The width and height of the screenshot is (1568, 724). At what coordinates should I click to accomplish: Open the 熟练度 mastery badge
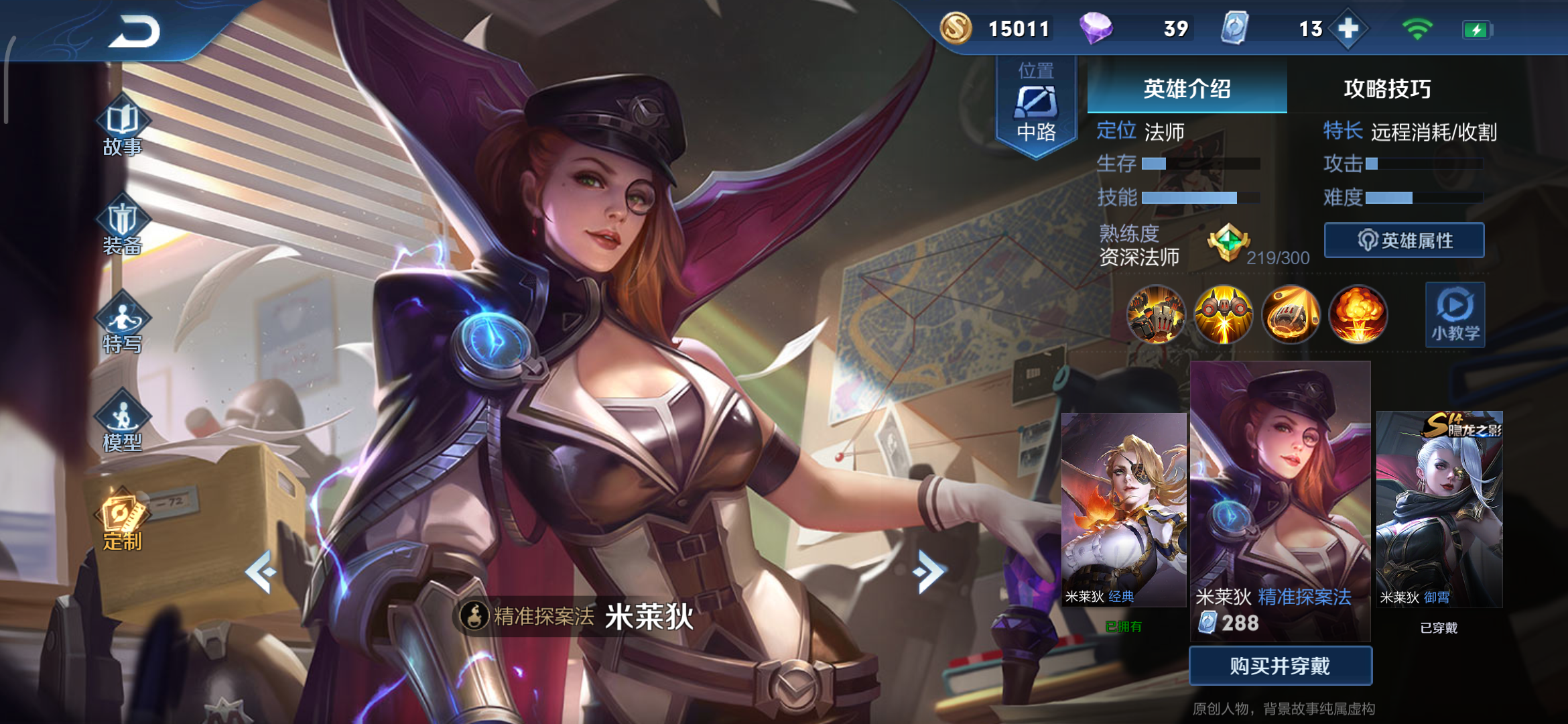(x=1228, y=243)
